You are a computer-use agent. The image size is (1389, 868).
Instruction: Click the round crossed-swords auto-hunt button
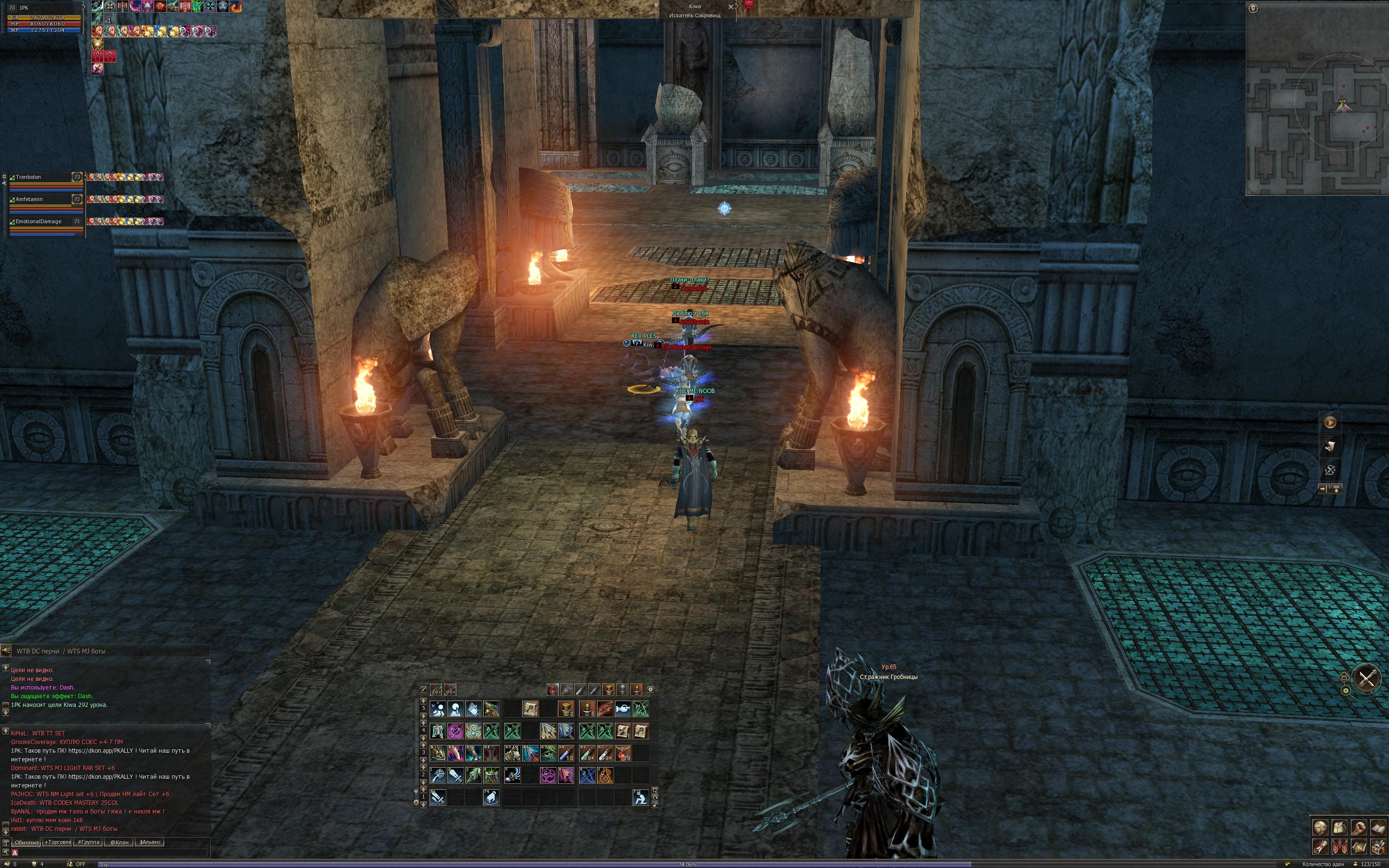click(x=1367, y=679)
